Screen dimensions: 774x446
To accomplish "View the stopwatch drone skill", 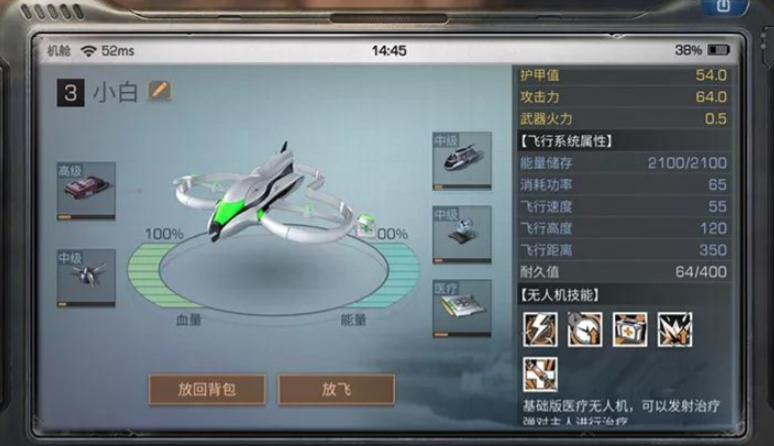I will coord(585,329).
